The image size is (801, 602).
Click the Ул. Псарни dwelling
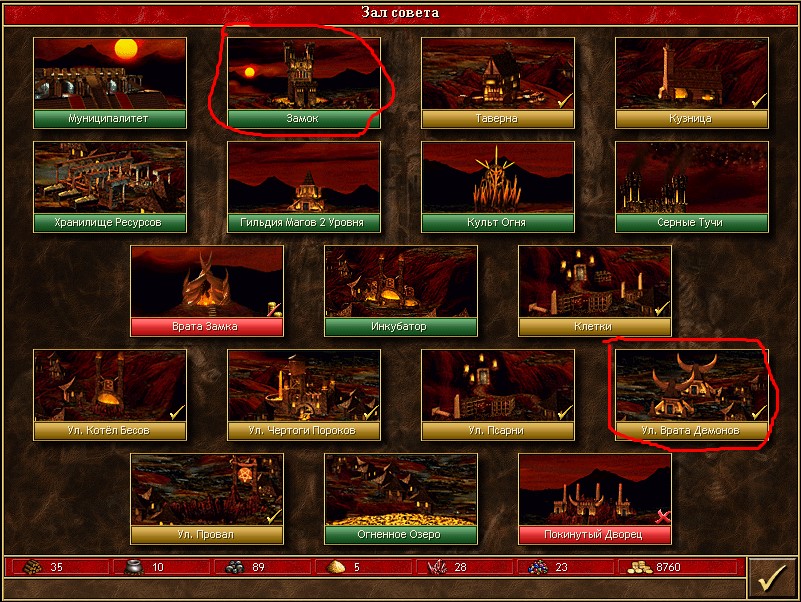click(498, 394)
